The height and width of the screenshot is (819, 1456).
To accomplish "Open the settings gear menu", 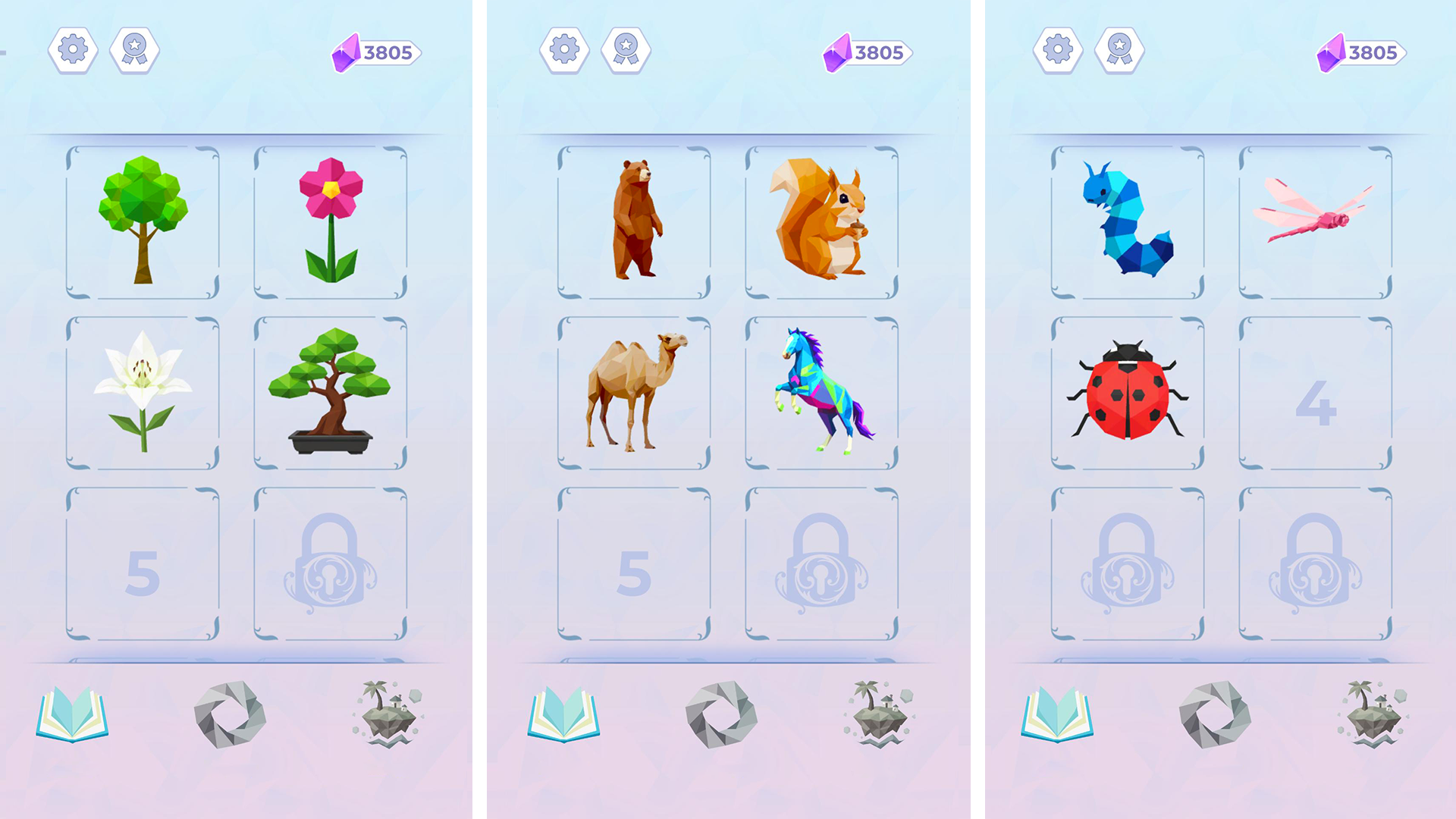I will pos(73,51).
